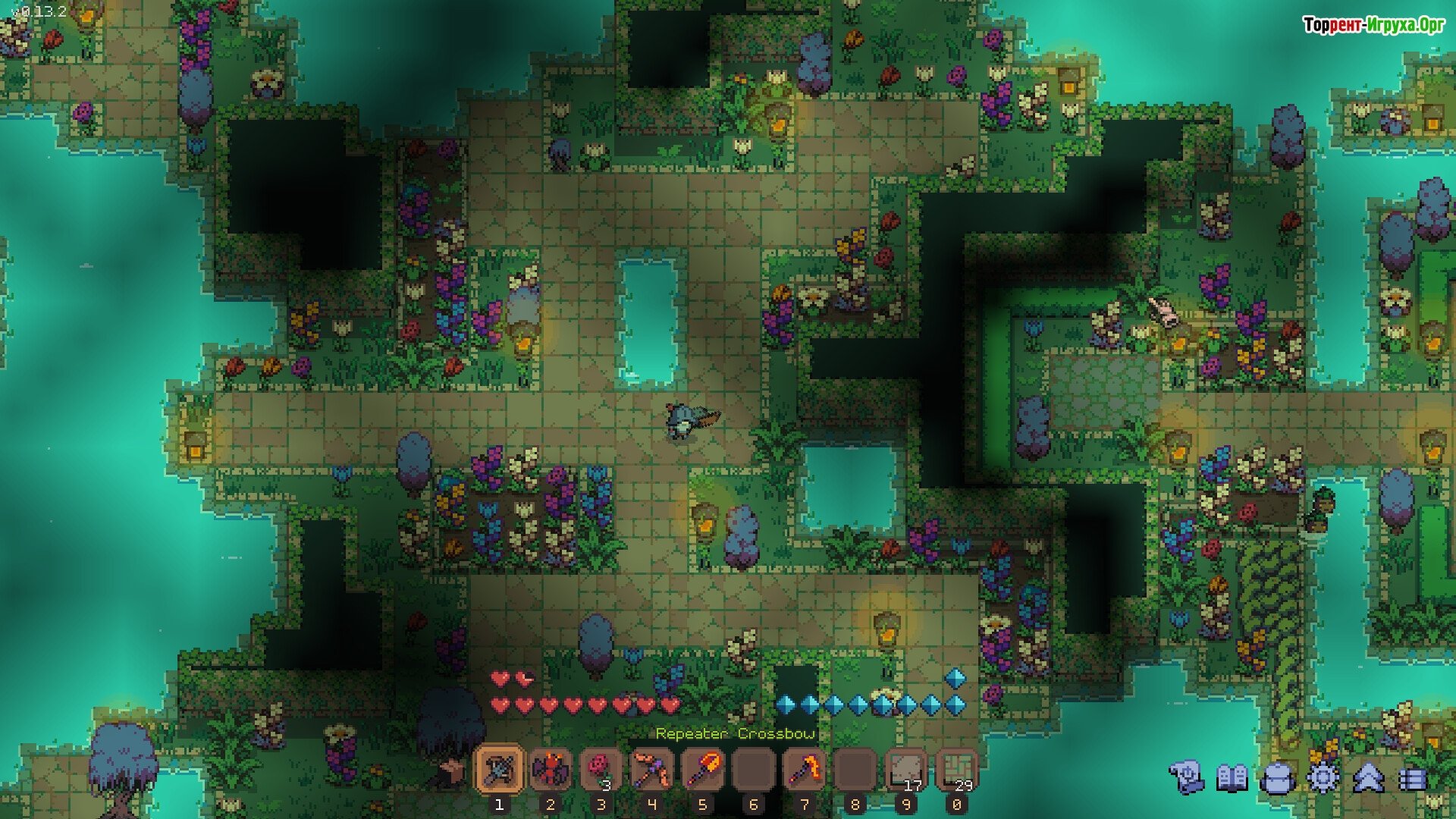The width and height of the screenshot is (1456, 819).
Task: Select the orange-headed axe in slot 7
Action: [x=804, y=770]
